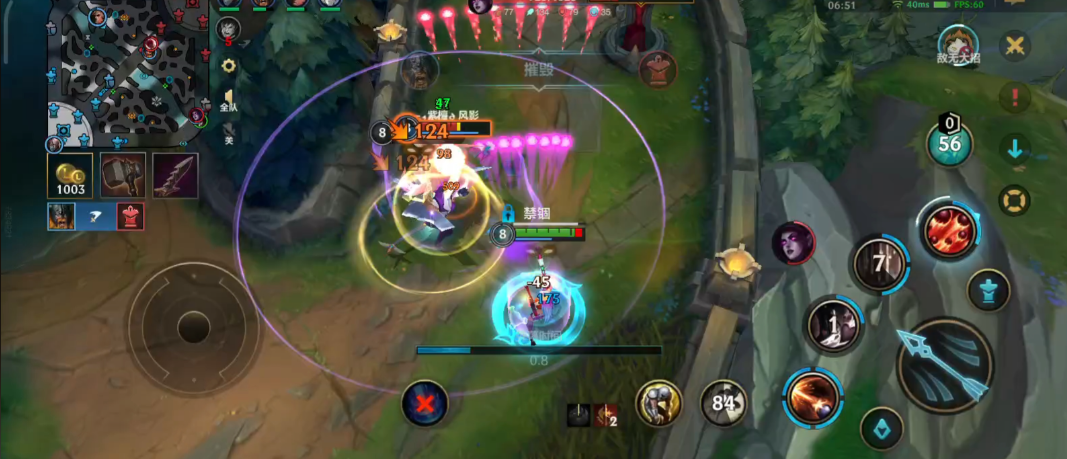1067x459 pixels.
Task: Send the crossed swords attack ping
Action: (1015, 46)
